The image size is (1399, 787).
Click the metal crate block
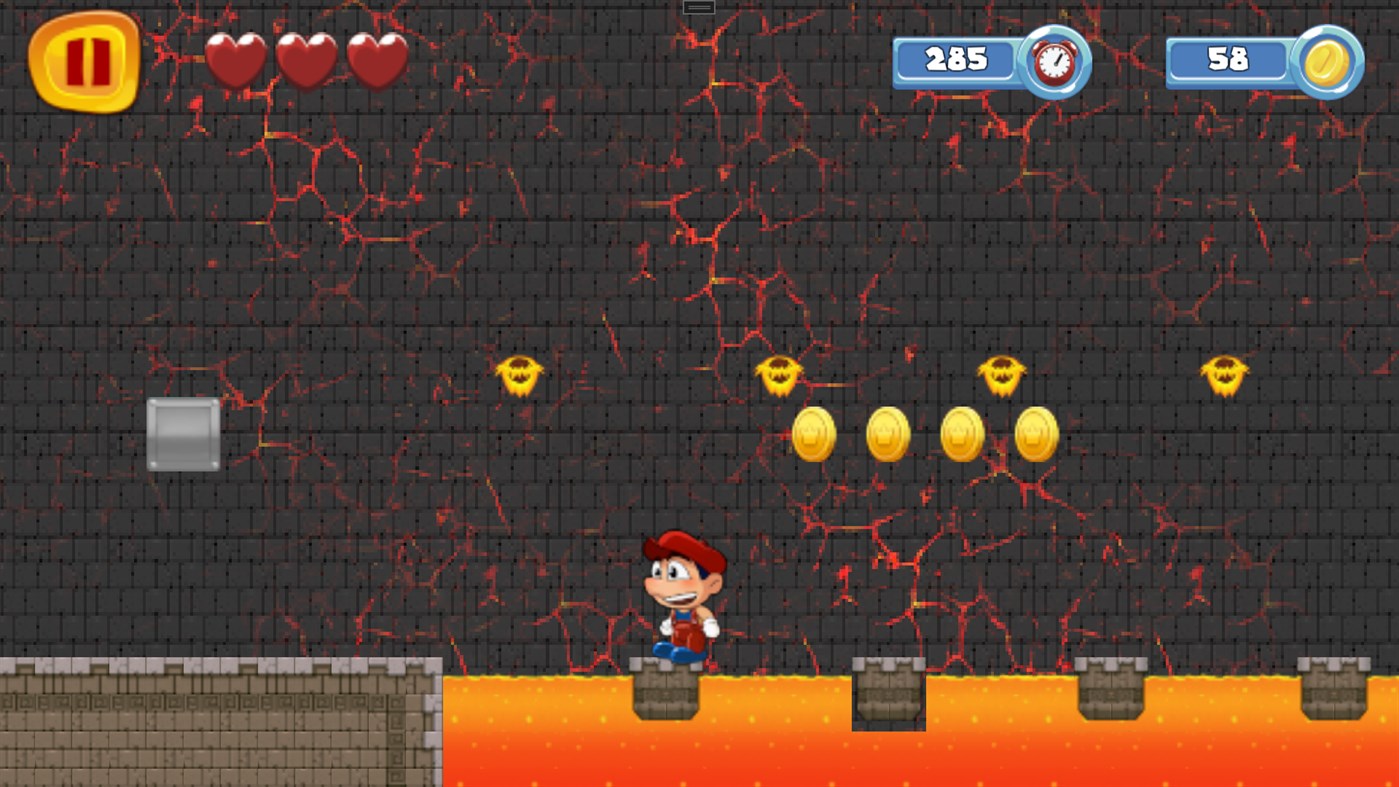(x=184, y=434)
